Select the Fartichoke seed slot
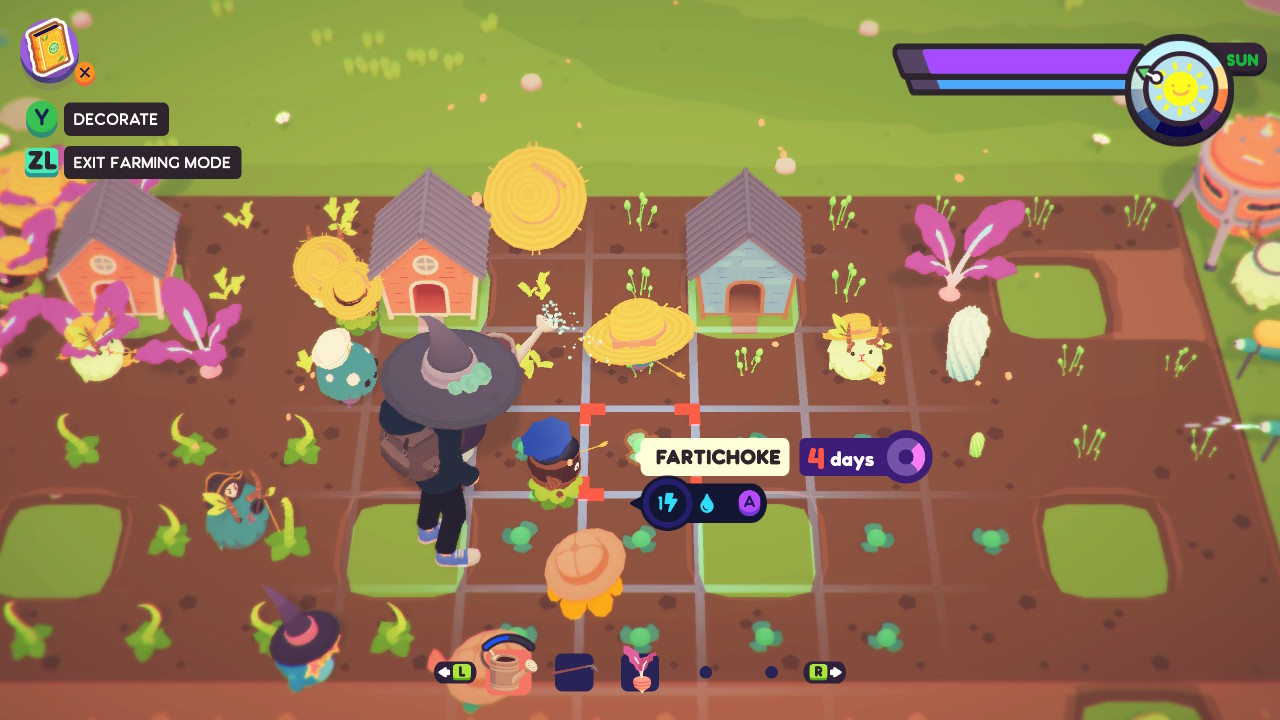The height and width of the screenshot is (720, 1280). pyautogui.click(x=639, y=672)
